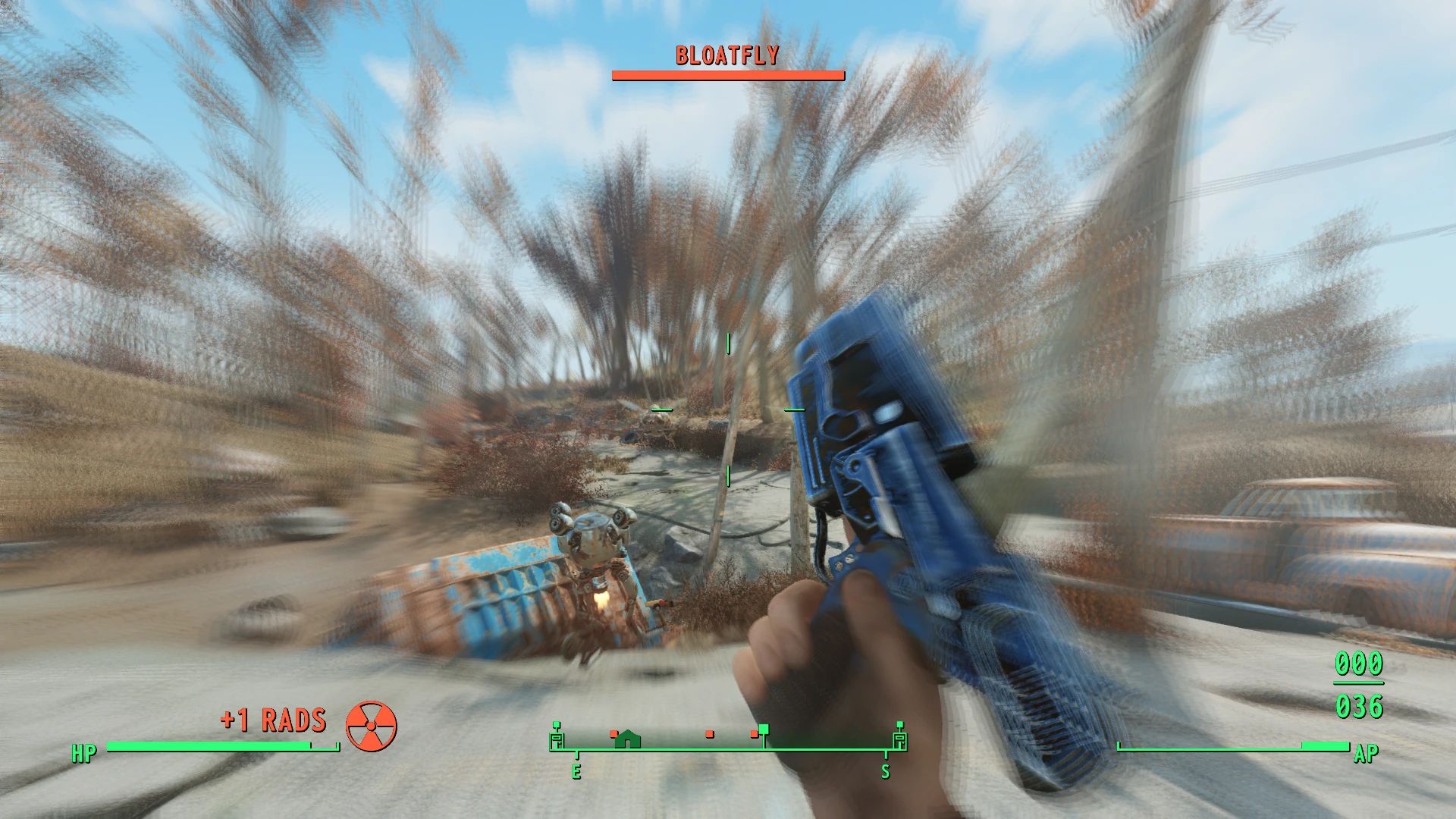
Task: Click the leftmost settlement flag marker on compass
Action: coord(556,736)
